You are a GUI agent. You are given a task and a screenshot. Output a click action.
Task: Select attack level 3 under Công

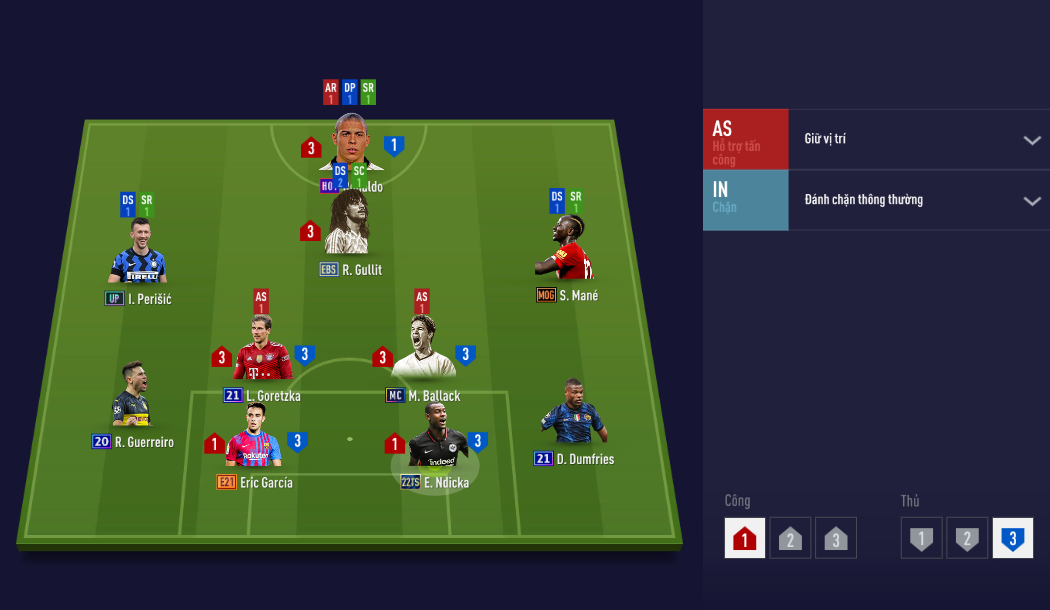click(836, 538)
